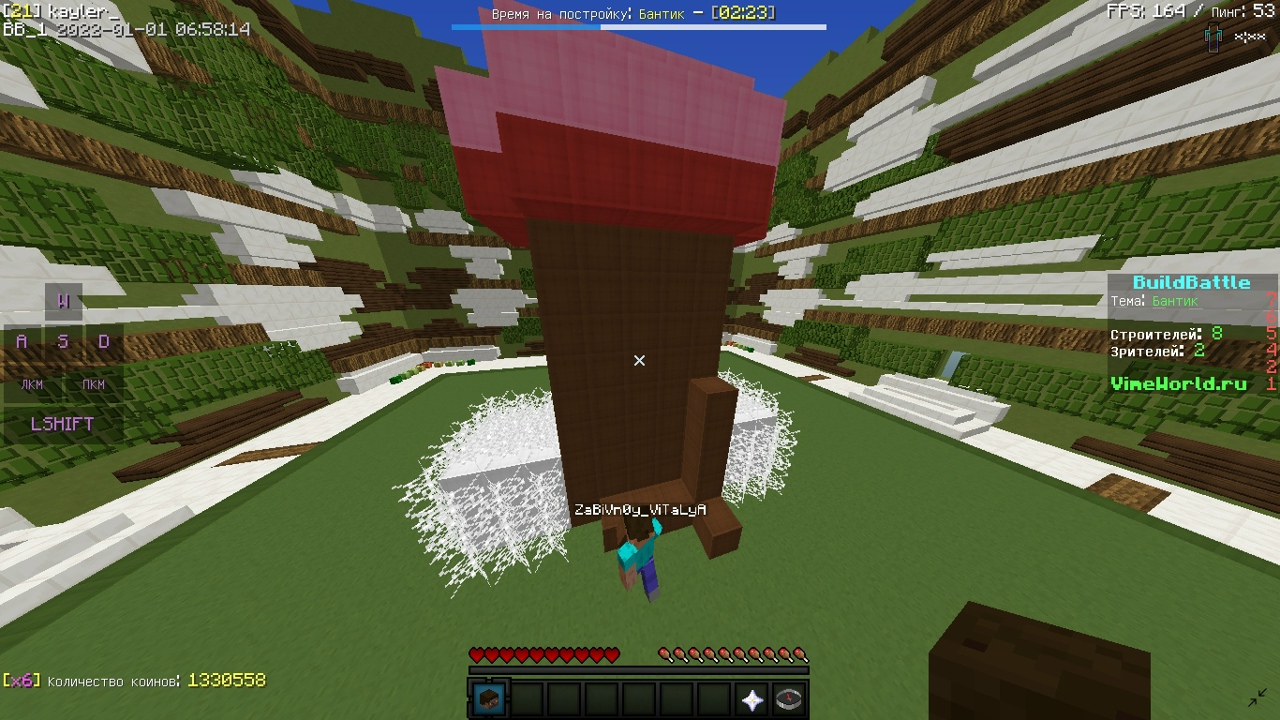The width and height of the screenshot is (1280, 720).
Task: Click the ZaBiVn0y_ViTaLyA player nametag
Action: [x=640, y=509]
